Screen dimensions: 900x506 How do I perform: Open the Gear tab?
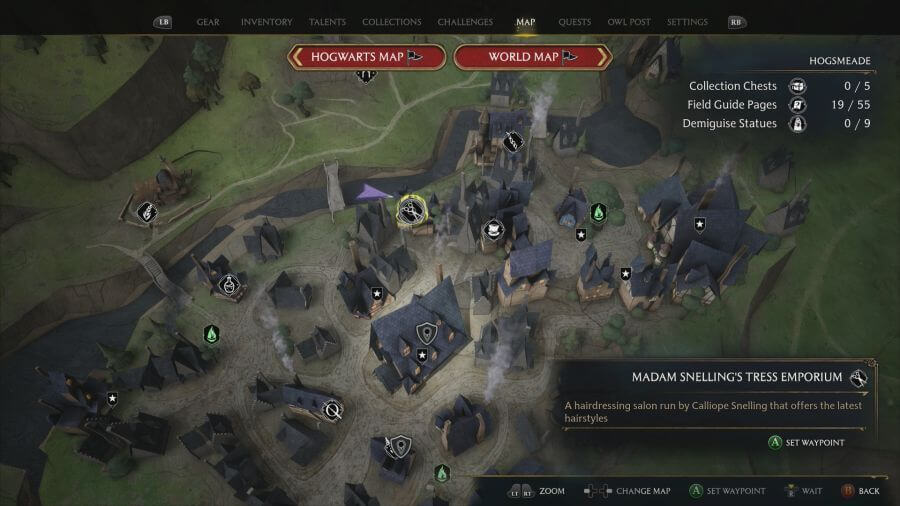208,22
